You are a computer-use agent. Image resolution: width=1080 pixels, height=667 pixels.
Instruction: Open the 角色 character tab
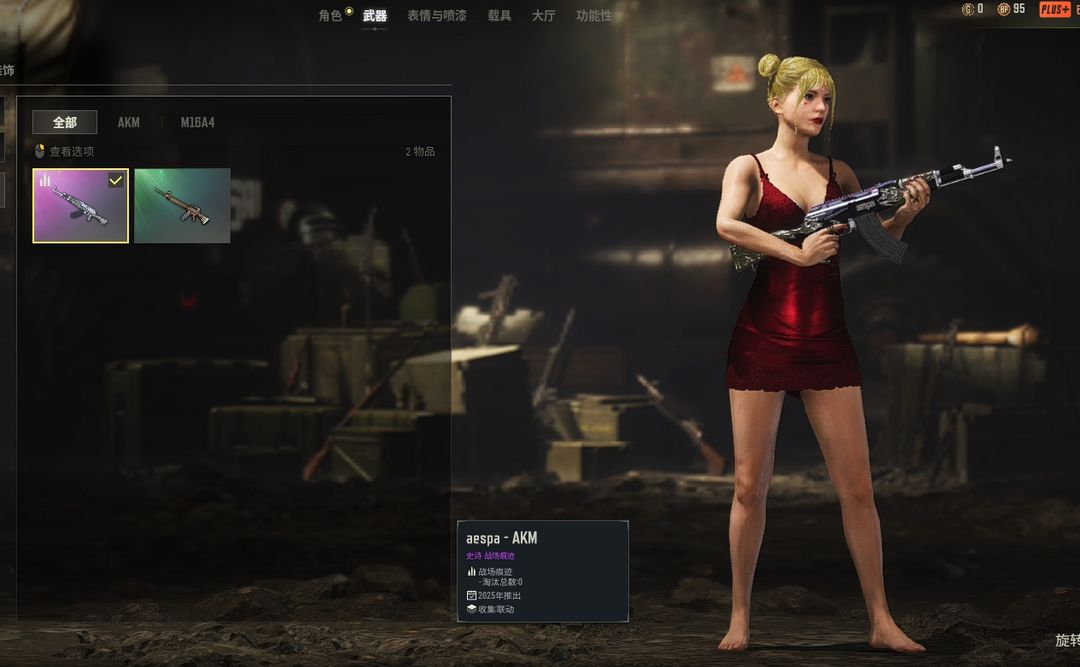coord(331,15)
